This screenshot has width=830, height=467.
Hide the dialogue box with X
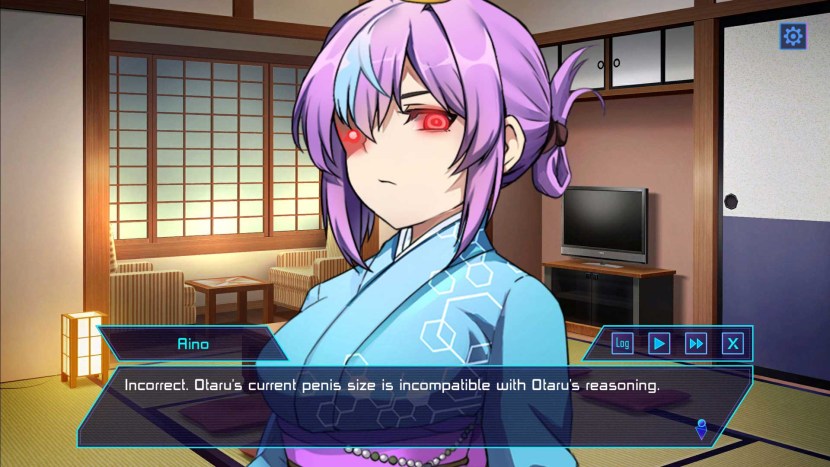click(x=733, y=344)
